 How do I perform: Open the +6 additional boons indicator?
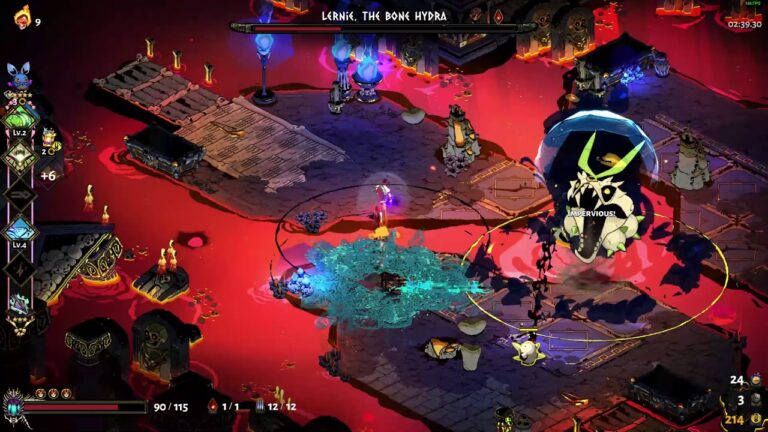pos(47,176)
